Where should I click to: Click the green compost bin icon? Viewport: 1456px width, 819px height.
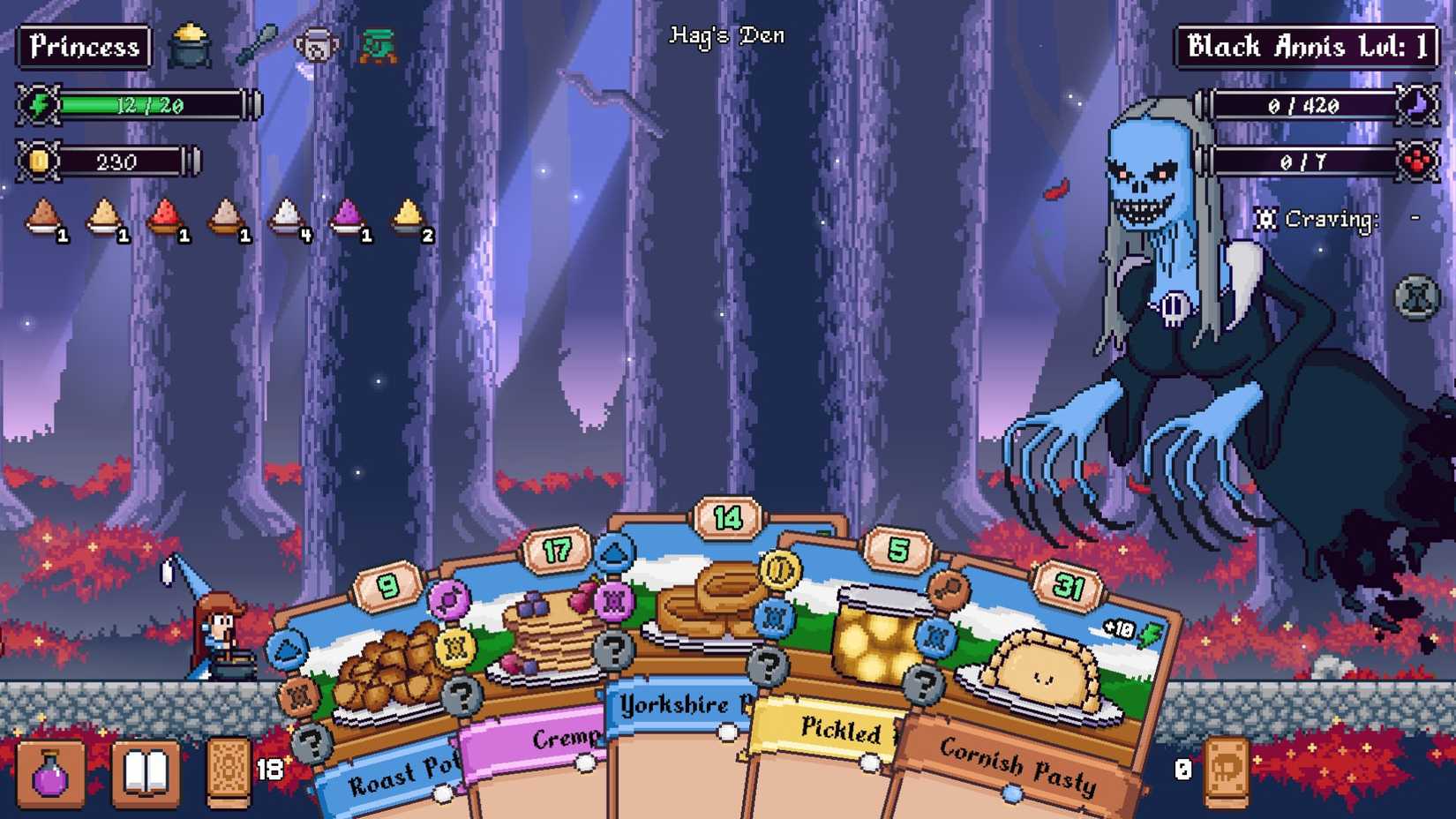tap(379, 42)
